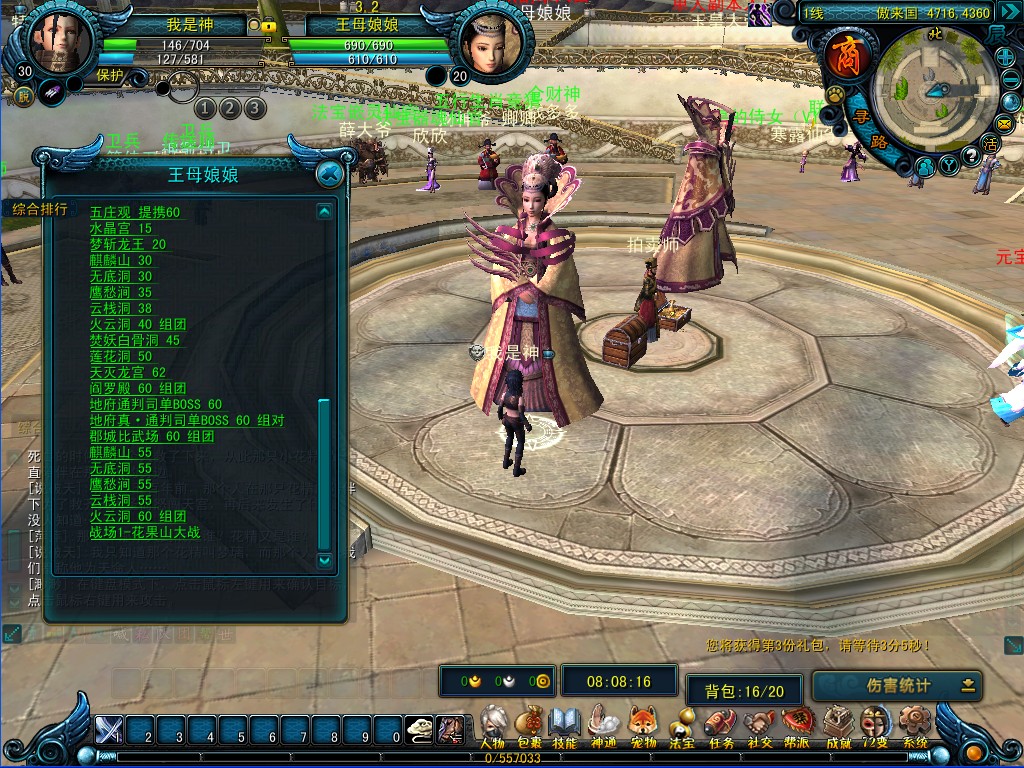
Task: Open the 成就 achievements panel
Action: pyautogui.click(x=836, y=723)
